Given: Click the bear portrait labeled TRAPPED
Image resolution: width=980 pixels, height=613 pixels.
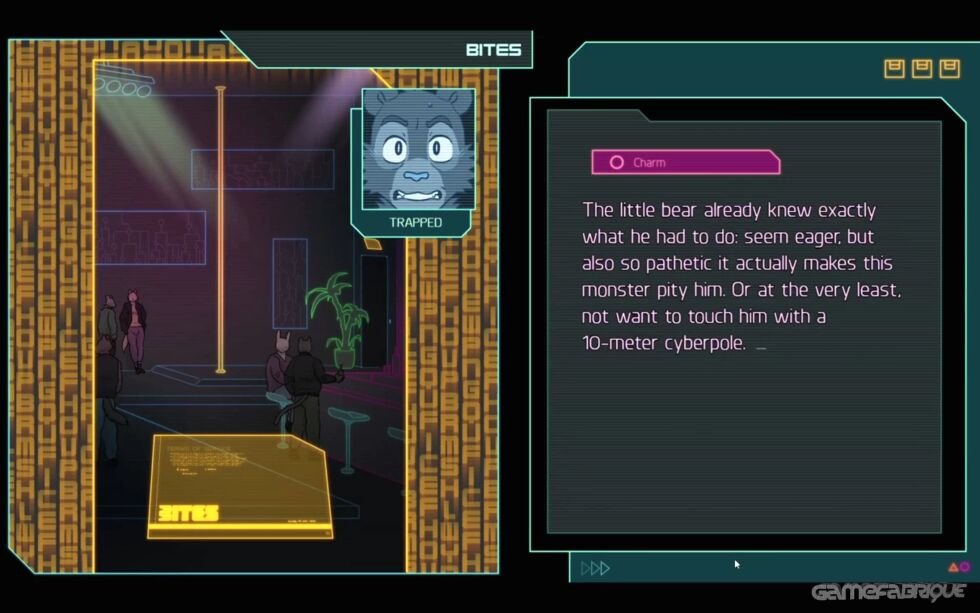Looking at the screenshot, I should coord(415,150).
